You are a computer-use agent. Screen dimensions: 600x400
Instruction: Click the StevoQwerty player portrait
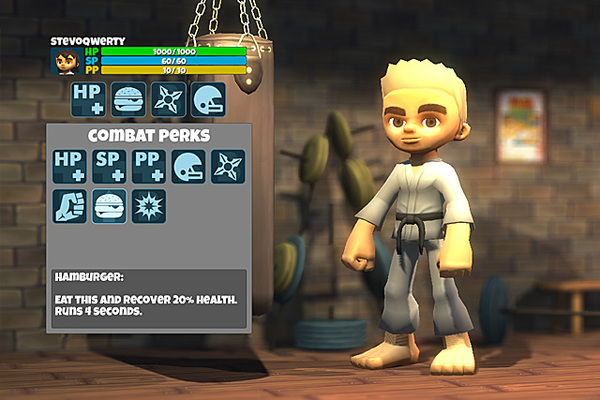tap(67, 61)
